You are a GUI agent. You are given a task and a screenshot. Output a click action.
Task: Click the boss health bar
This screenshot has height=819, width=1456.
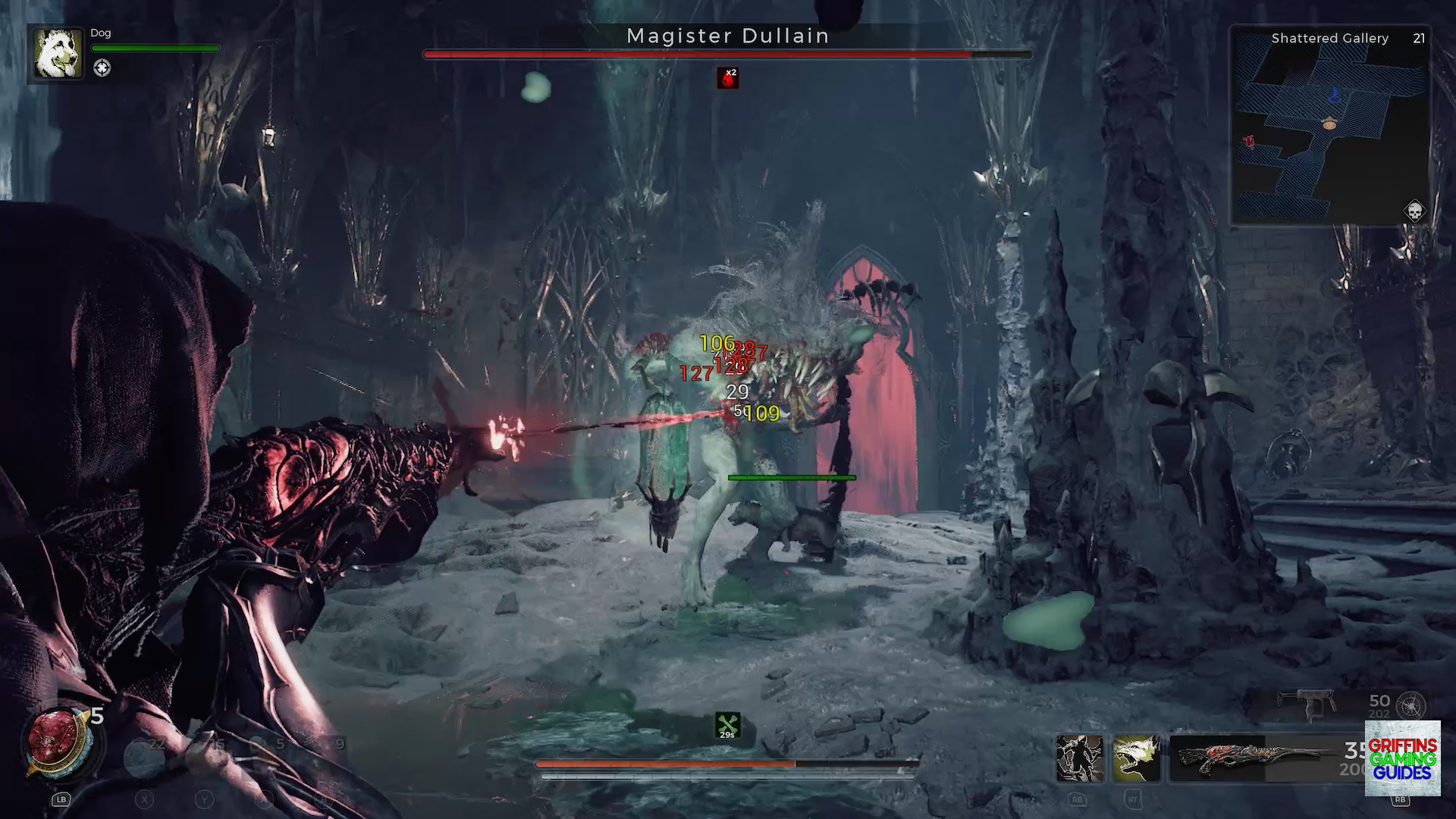727,55
